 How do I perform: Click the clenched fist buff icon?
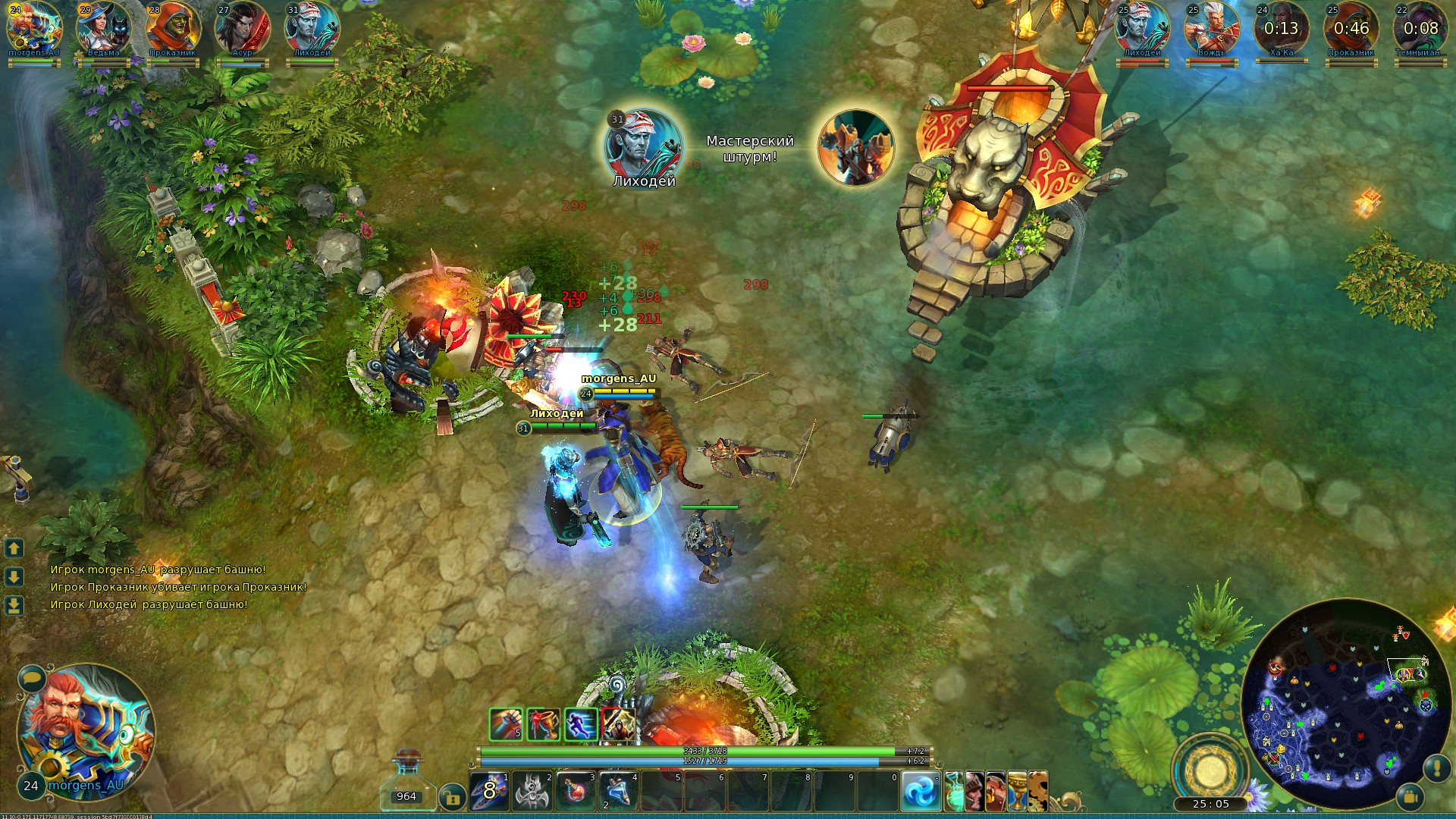point(506,724)
